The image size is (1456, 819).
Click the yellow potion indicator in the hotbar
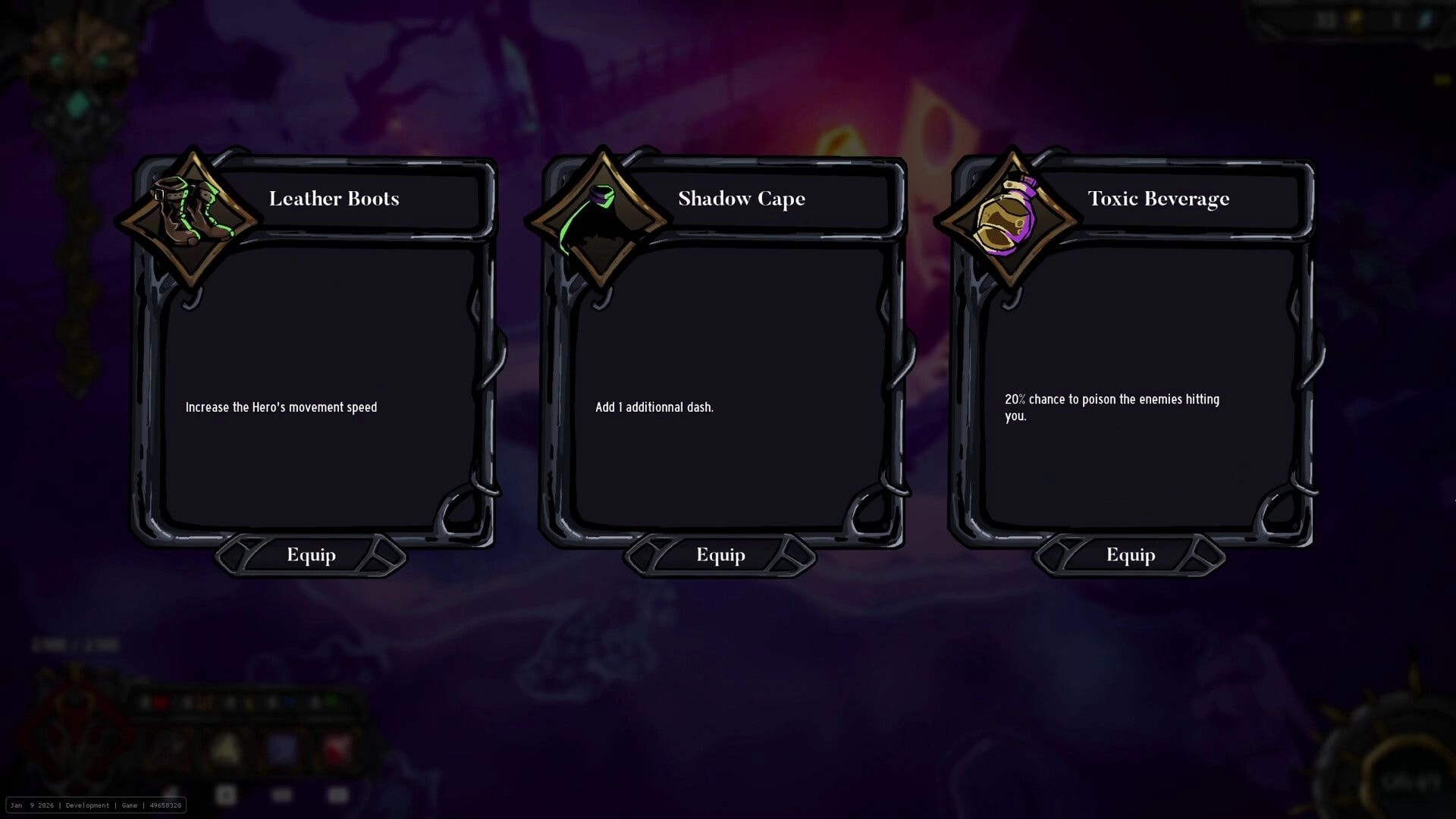[249, 702]
